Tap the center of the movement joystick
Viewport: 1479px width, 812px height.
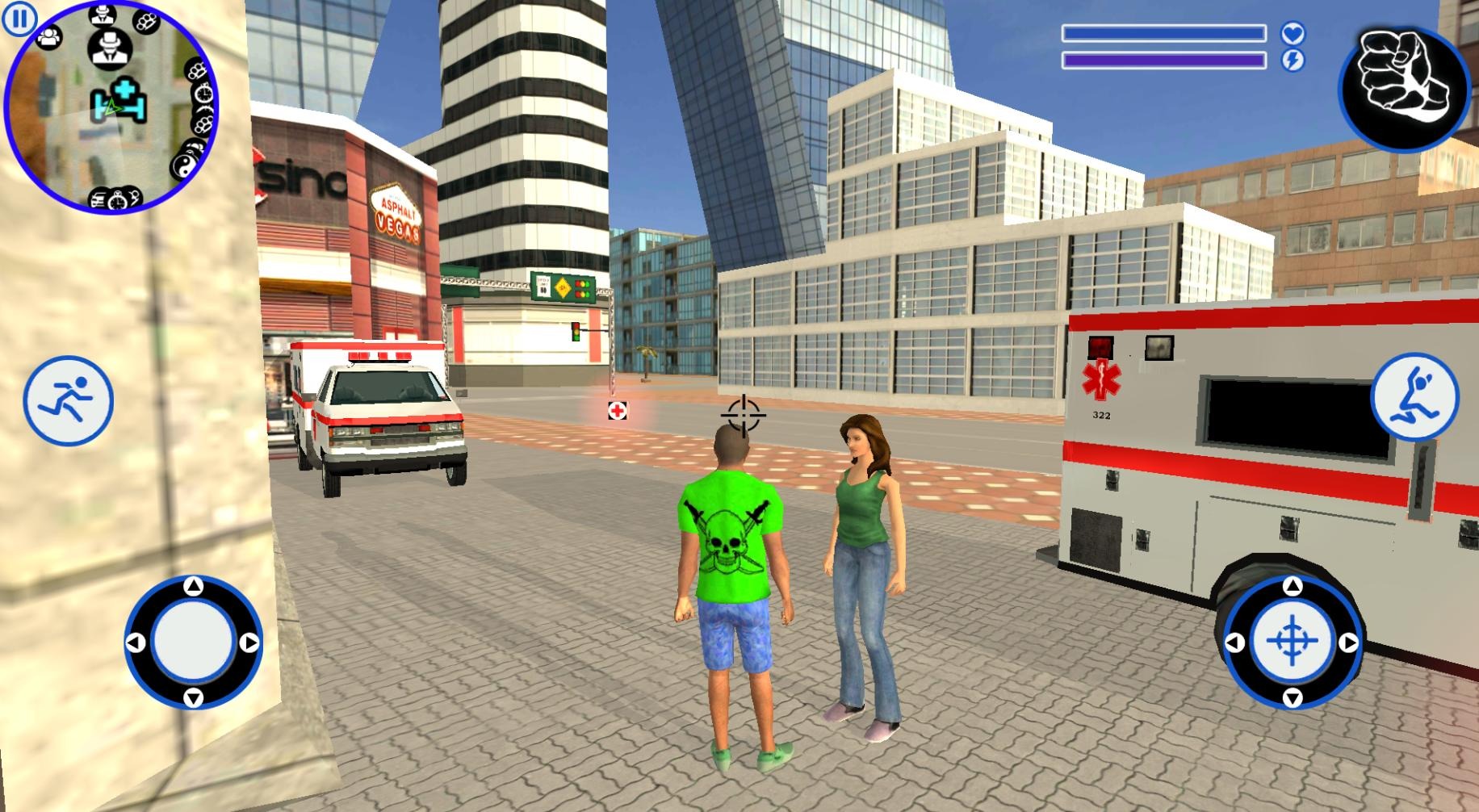click(193, 642)
